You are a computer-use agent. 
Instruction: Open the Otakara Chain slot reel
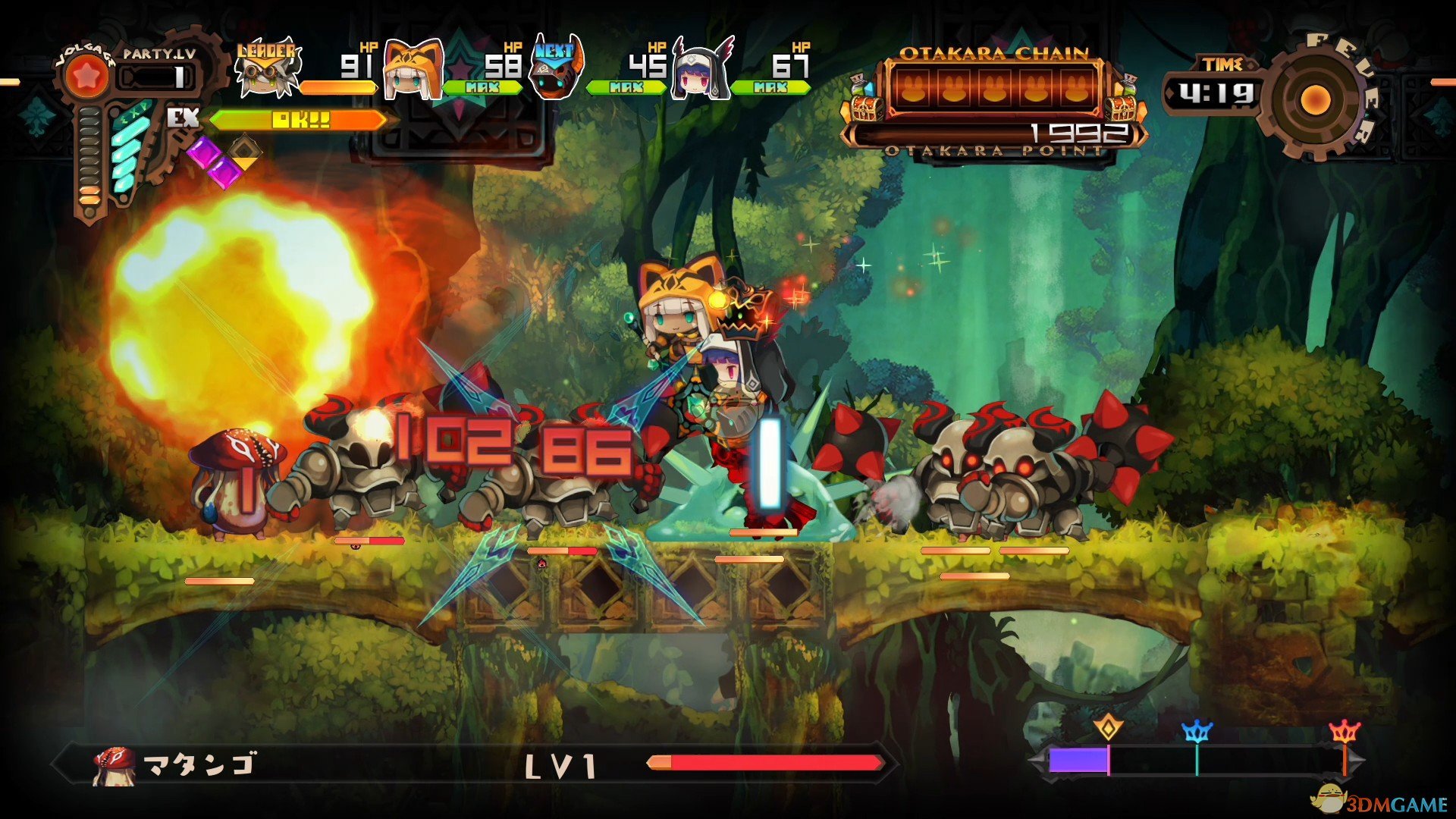(x=993, y=89)
